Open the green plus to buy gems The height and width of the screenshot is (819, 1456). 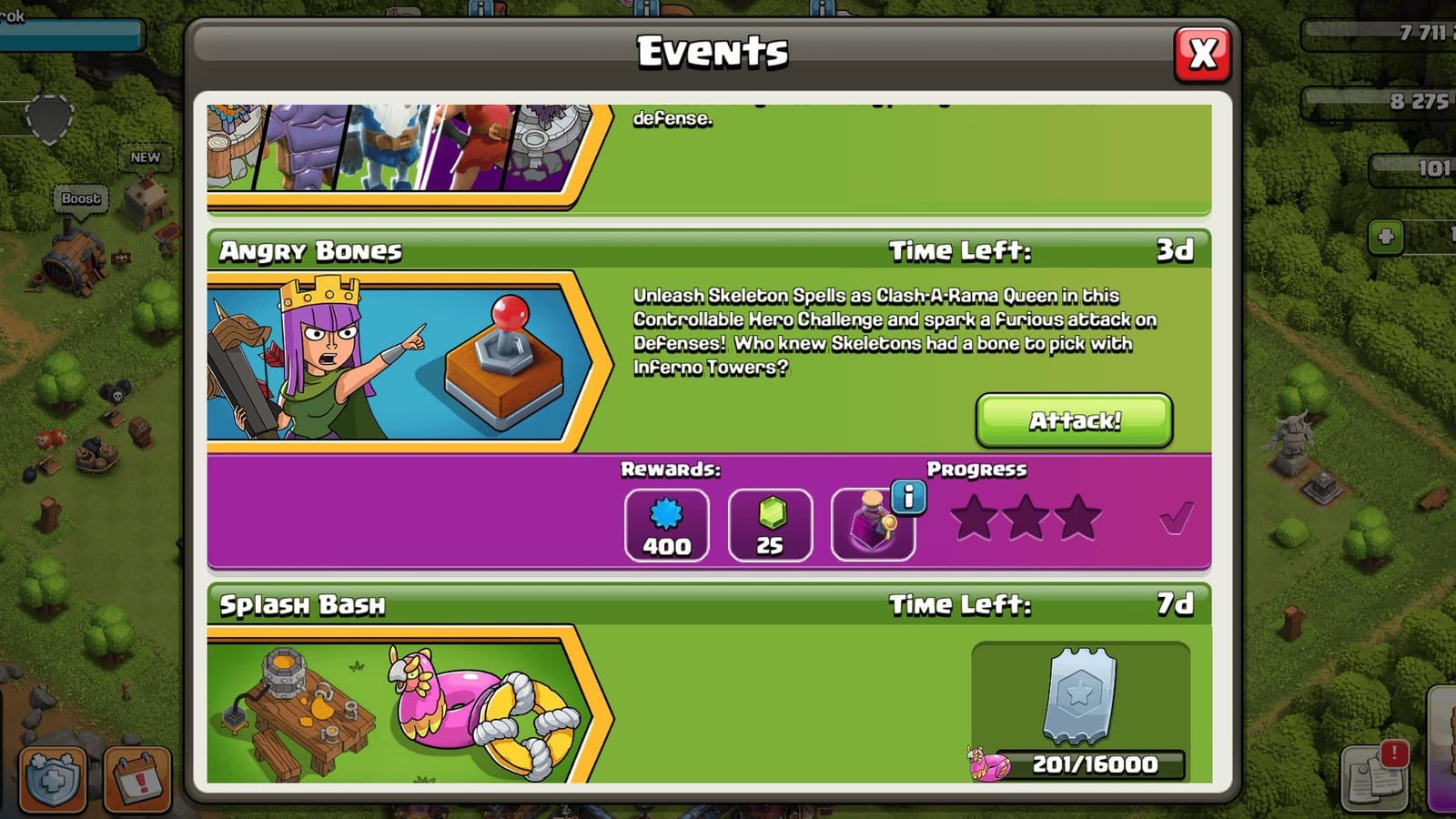[1384, 238]
